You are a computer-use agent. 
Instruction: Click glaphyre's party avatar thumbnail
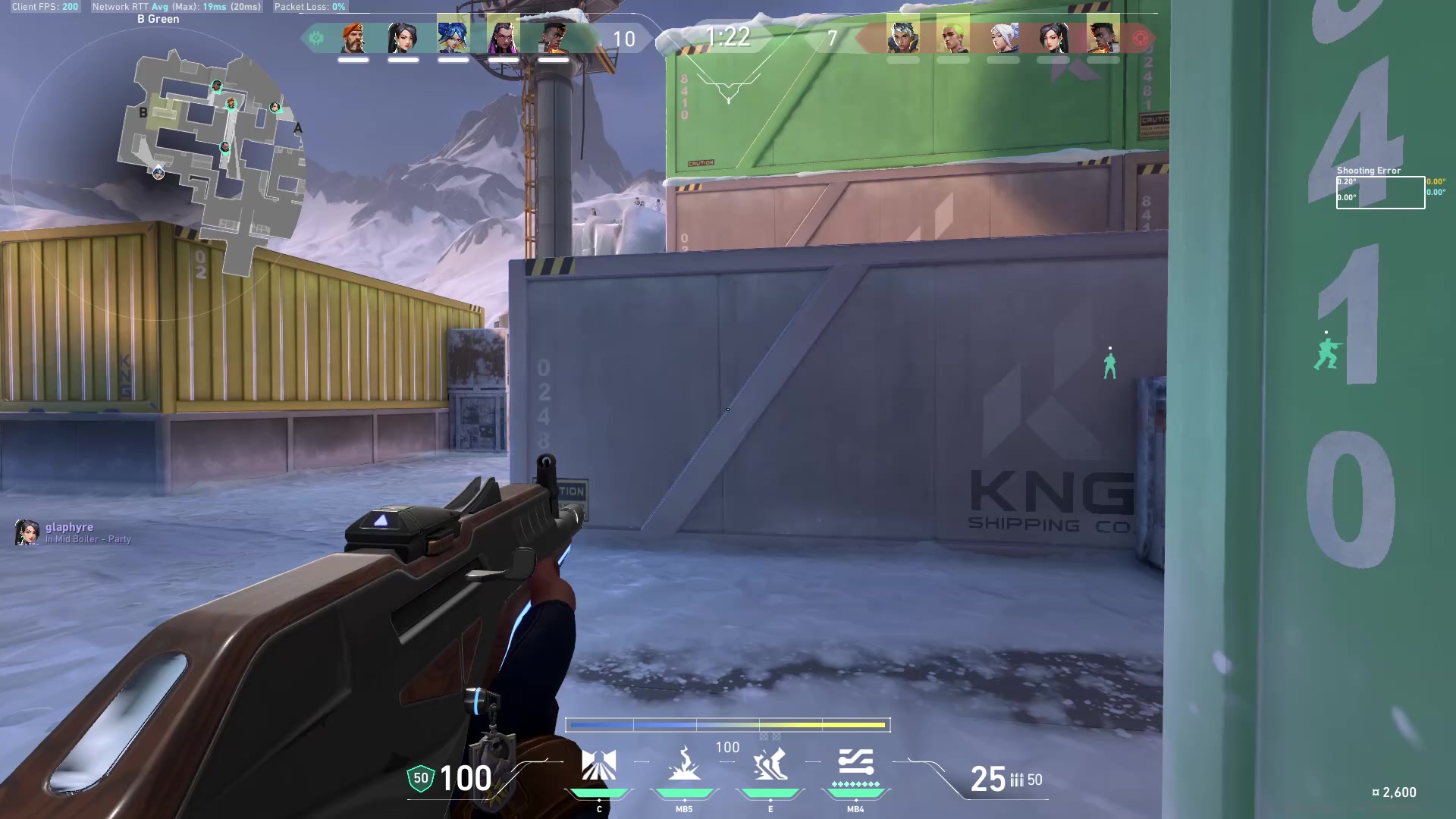point(27,532)
